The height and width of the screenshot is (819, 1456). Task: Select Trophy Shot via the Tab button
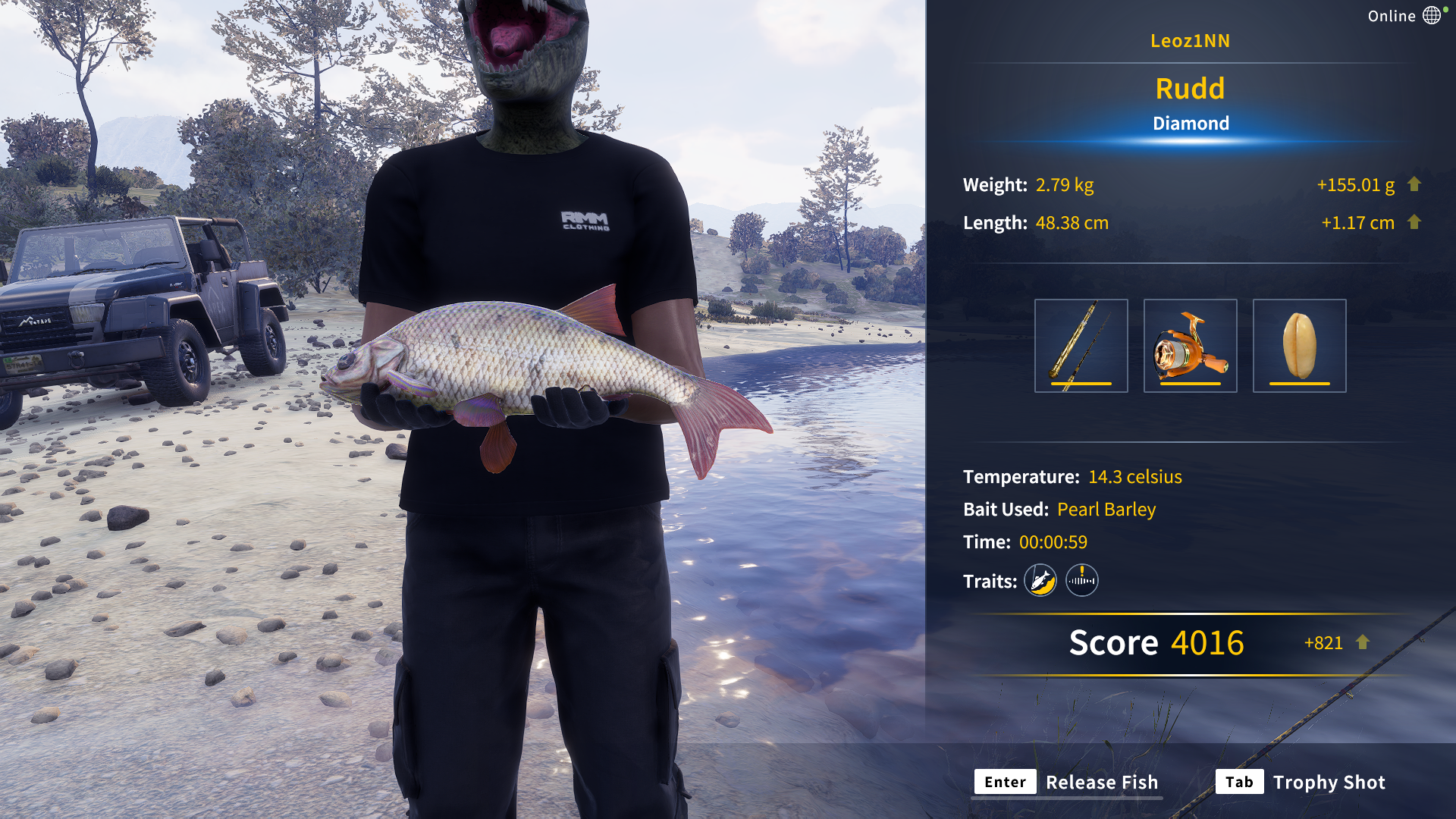pos(1239,782)
